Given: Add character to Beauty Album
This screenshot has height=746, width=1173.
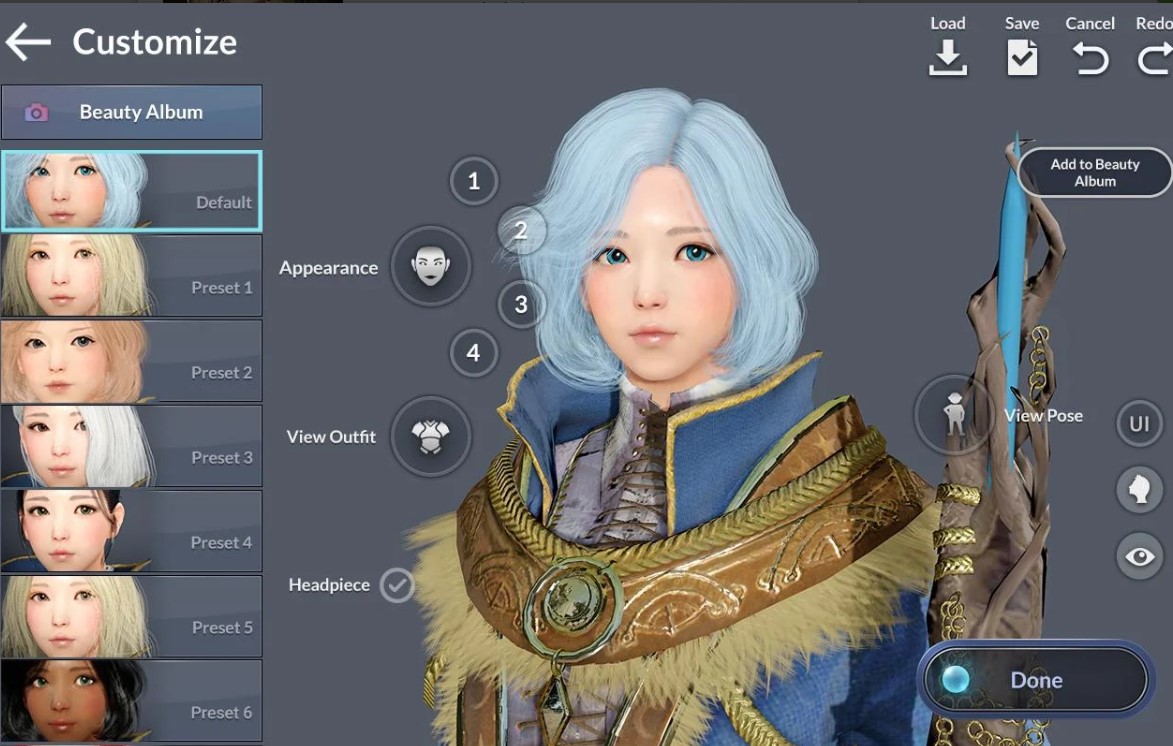Looking at the screenshot, I should (1095, 173).
